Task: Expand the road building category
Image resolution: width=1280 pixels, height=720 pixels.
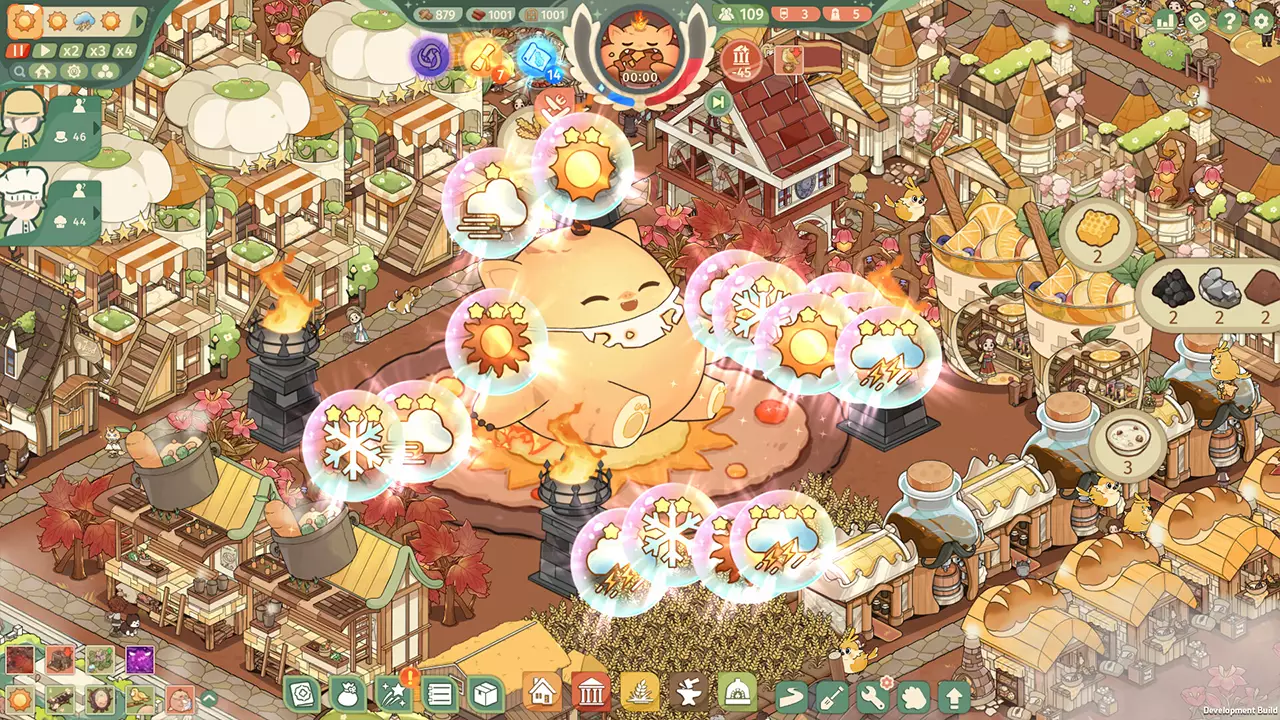Action: pyautogui.click(x=789, y=693)
